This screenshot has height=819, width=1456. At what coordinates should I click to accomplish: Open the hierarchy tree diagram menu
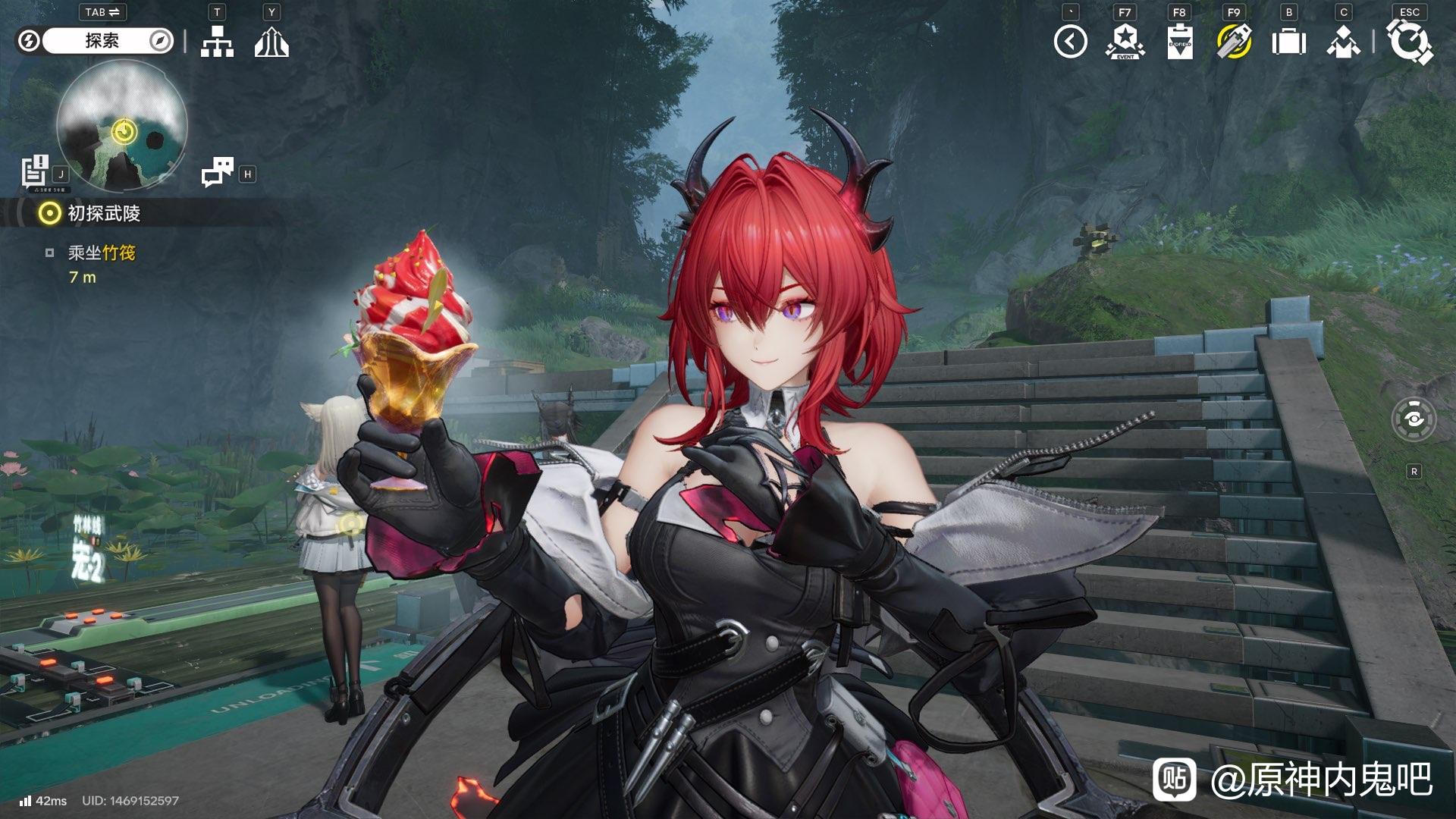point(217,42)
